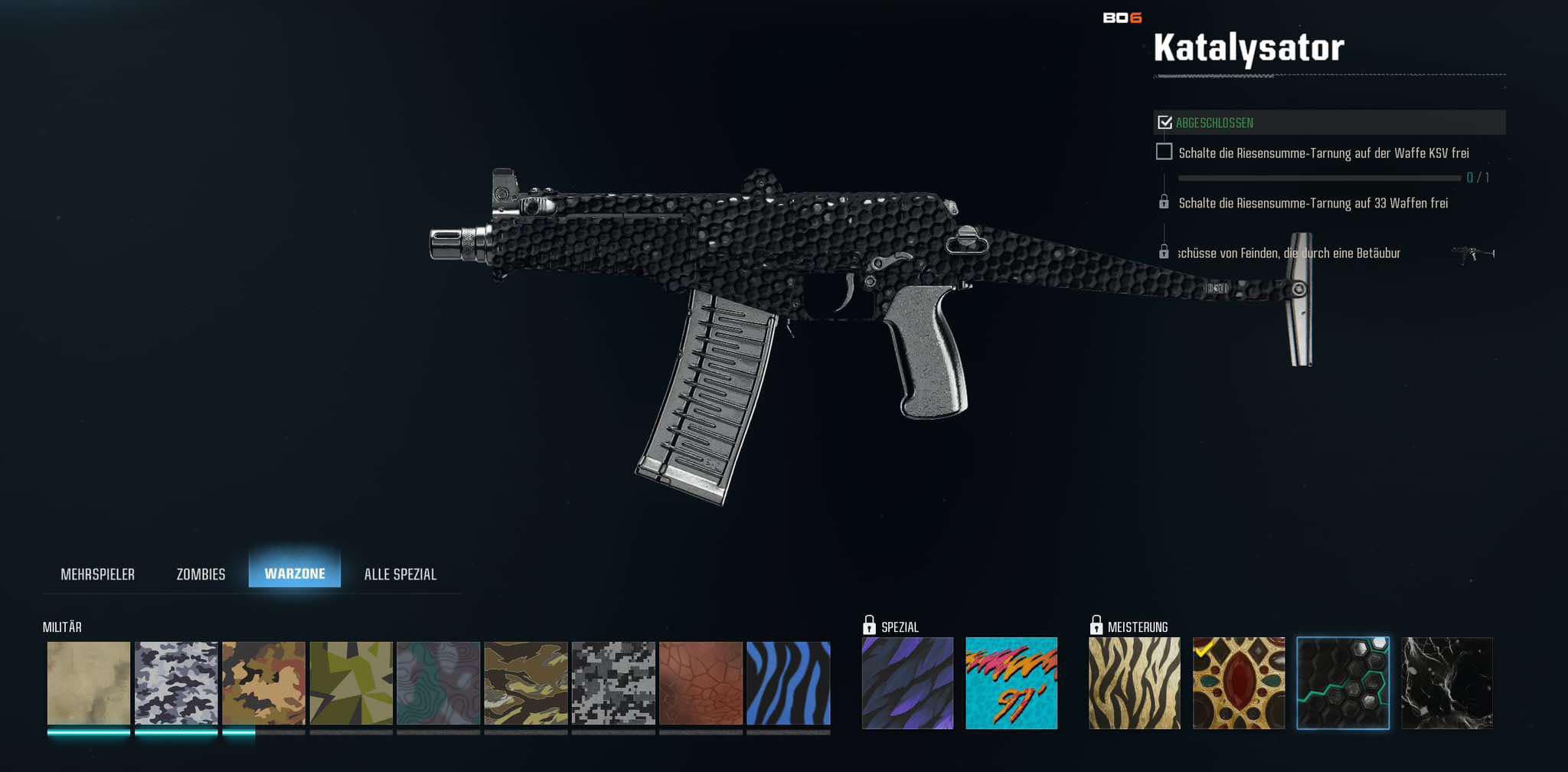Pick the grey digital pixel camo

pos(613,683)
